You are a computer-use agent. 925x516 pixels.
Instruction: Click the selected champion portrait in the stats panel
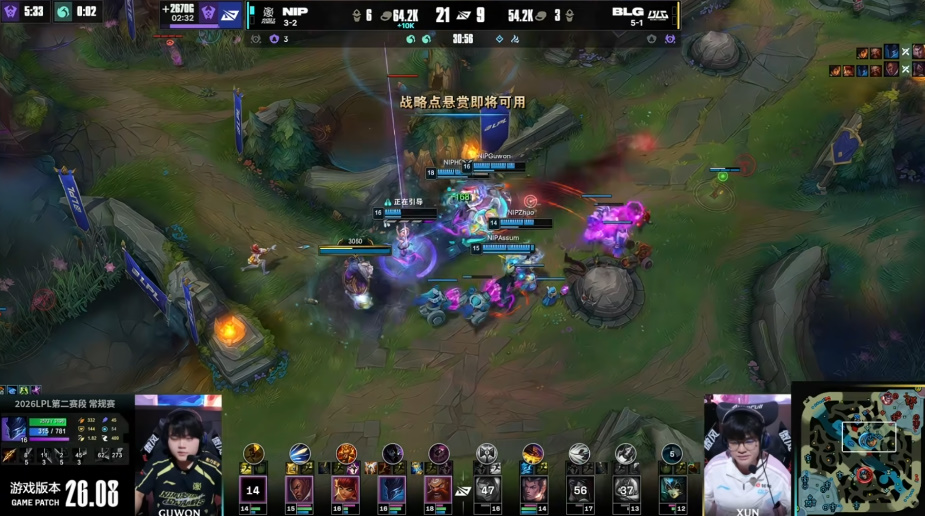pos(15,429)
